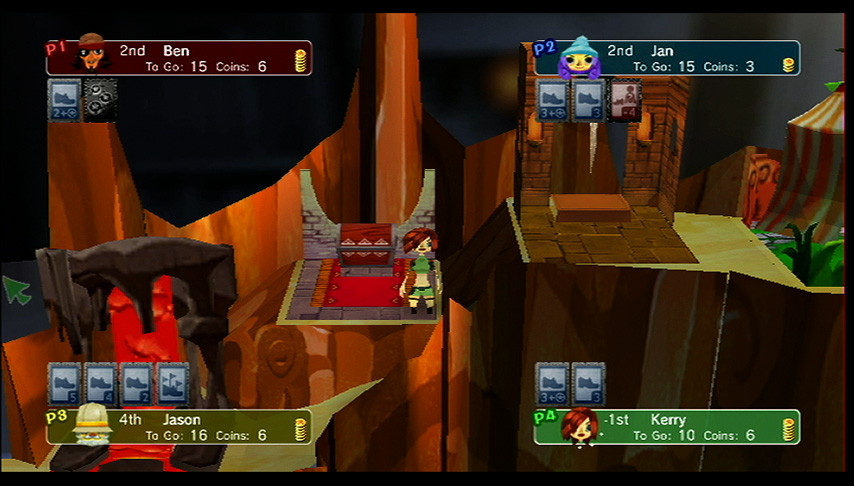This screenshot has width=854, height=486.
Task: Select Ben's boot 2+ movement card
Action: 64,101
